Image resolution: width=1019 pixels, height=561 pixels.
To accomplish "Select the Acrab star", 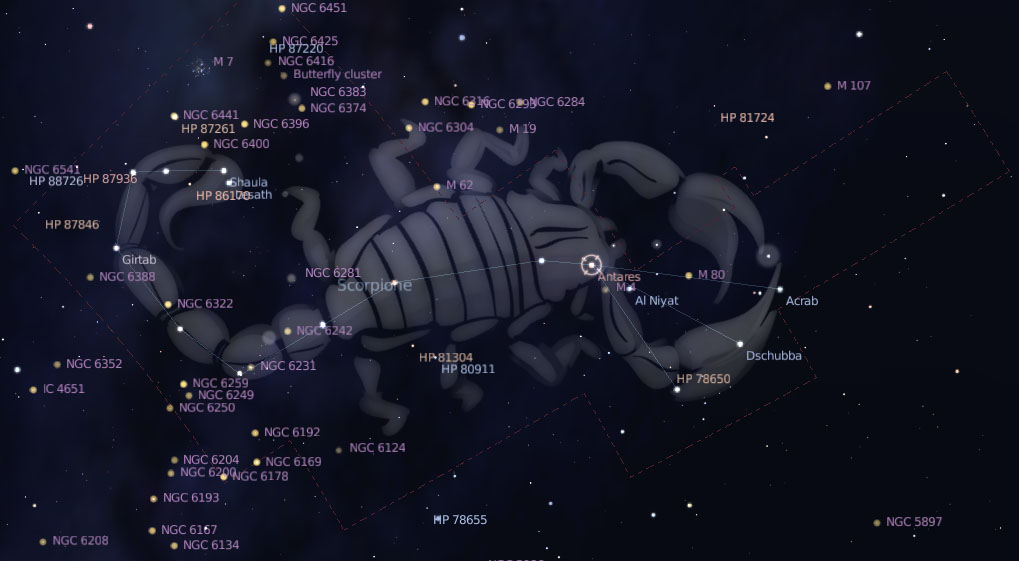I will click(x=780, y=289).
